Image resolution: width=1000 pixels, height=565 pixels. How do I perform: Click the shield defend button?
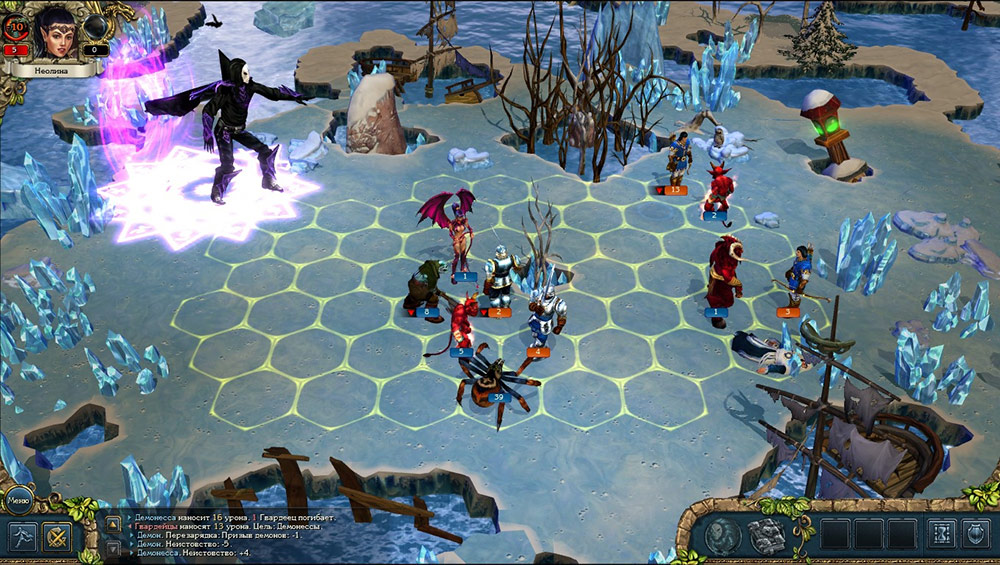pos(975,535)
